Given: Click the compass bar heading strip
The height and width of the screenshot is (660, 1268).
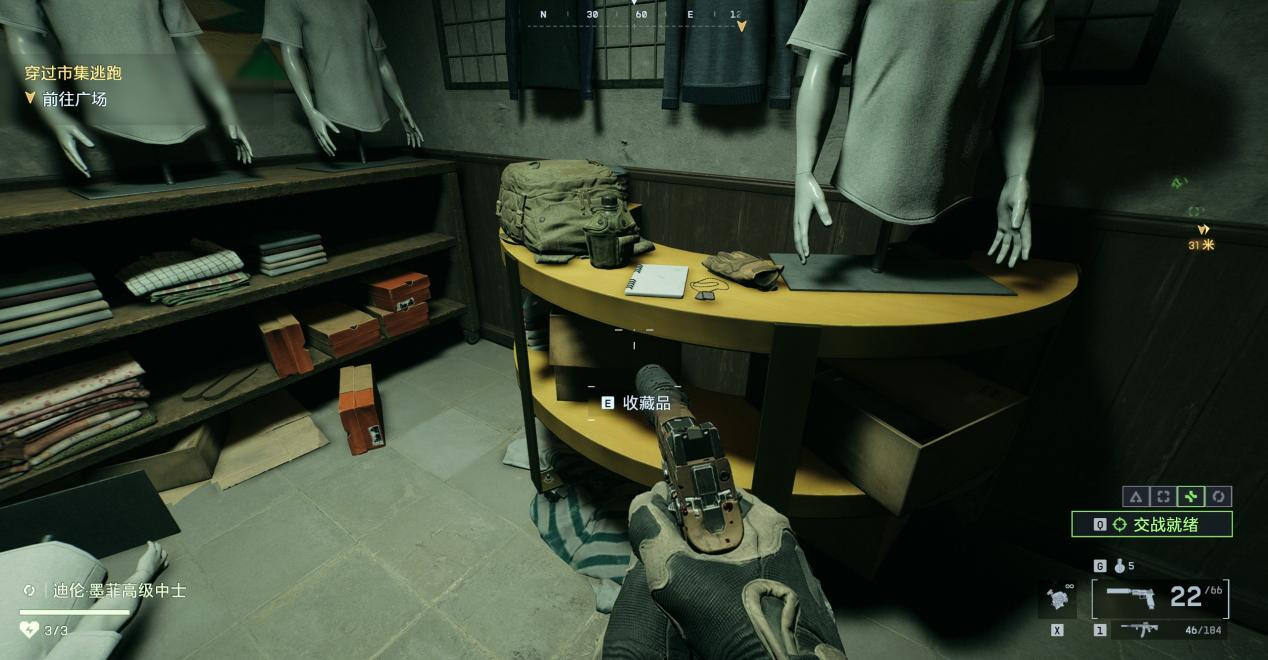Looking at the screenshot, I should pyautogui.click(x=640, y=16).
